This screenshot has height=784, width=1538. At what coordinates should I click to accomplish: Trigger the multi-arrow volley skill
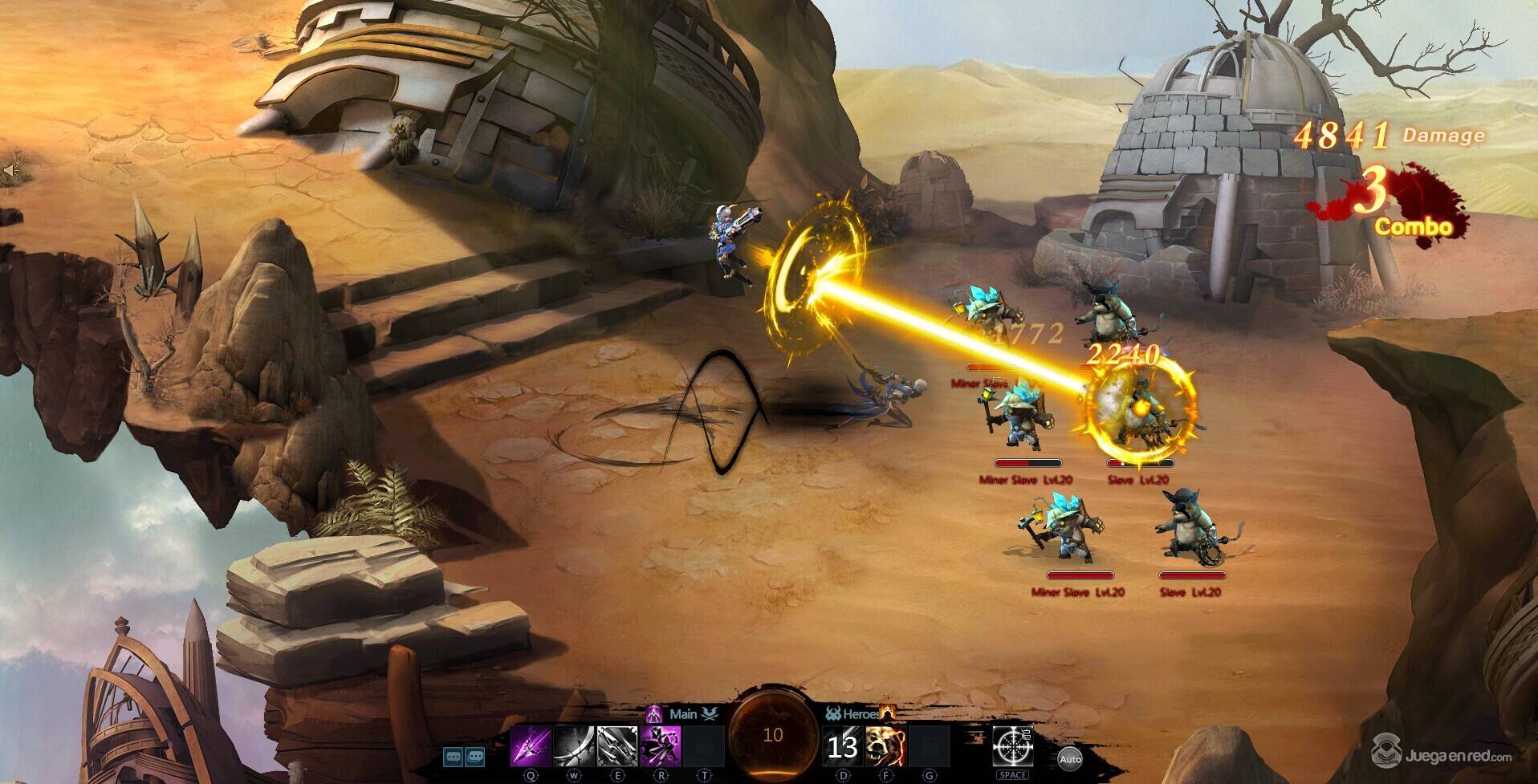point(616,746)
